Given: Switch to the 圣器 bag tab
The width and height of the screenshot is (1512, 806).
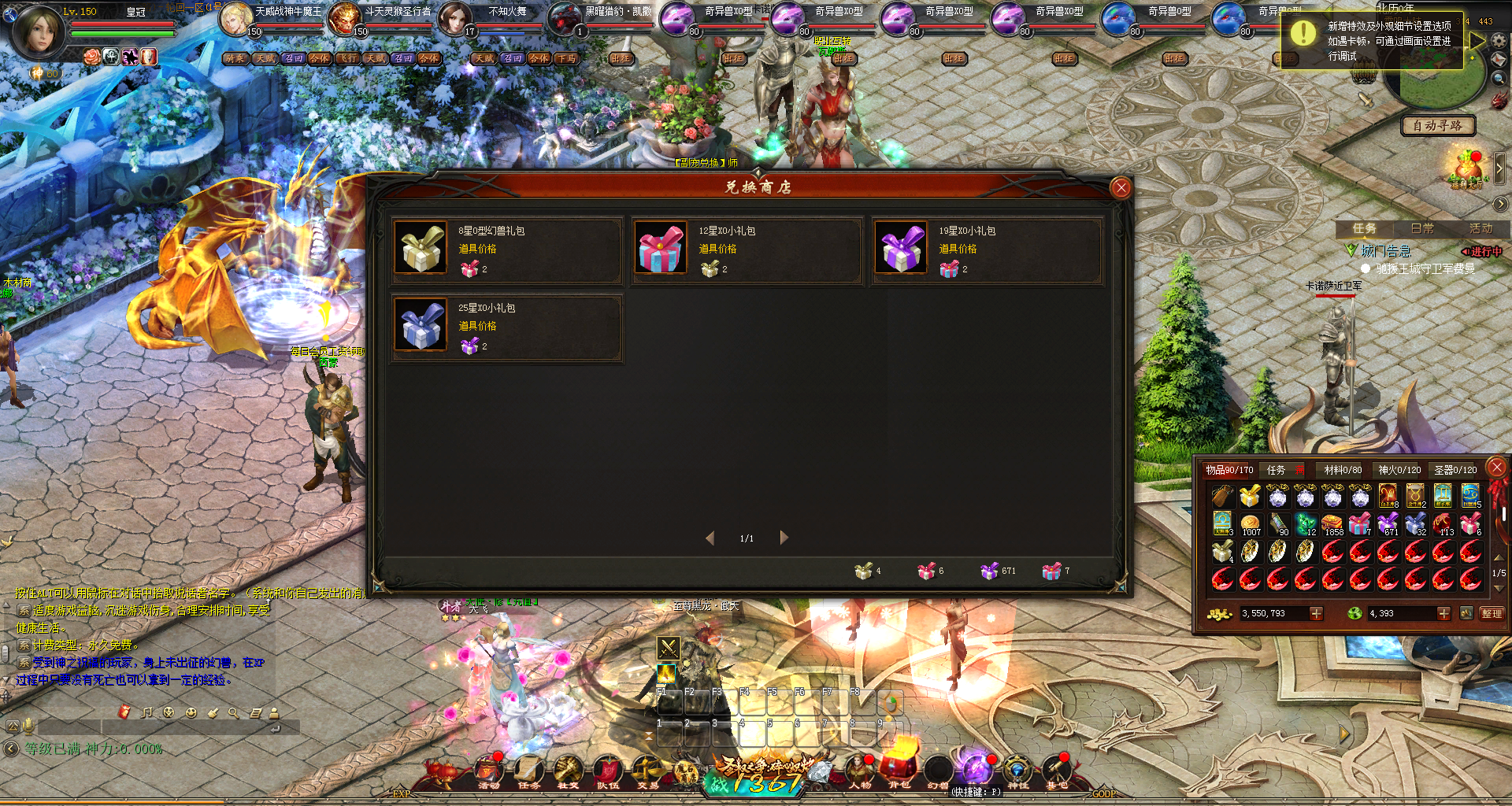Looking at the screenshot, I should 1455,470.
